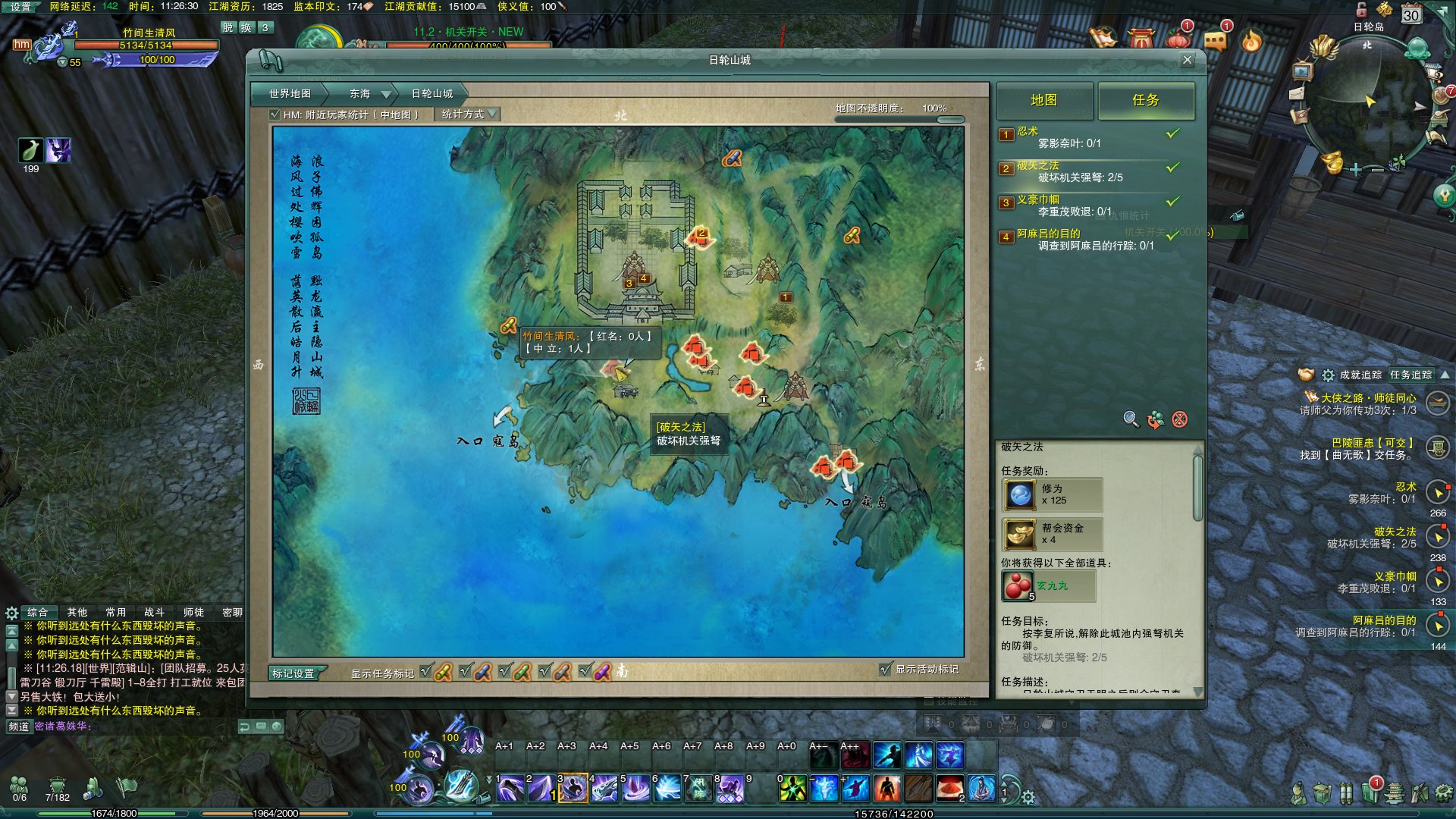This screenshot has width=1456, height=819.
Task: Click the 玄九丸 reward item icon
Action: (x=1017, y=586)
